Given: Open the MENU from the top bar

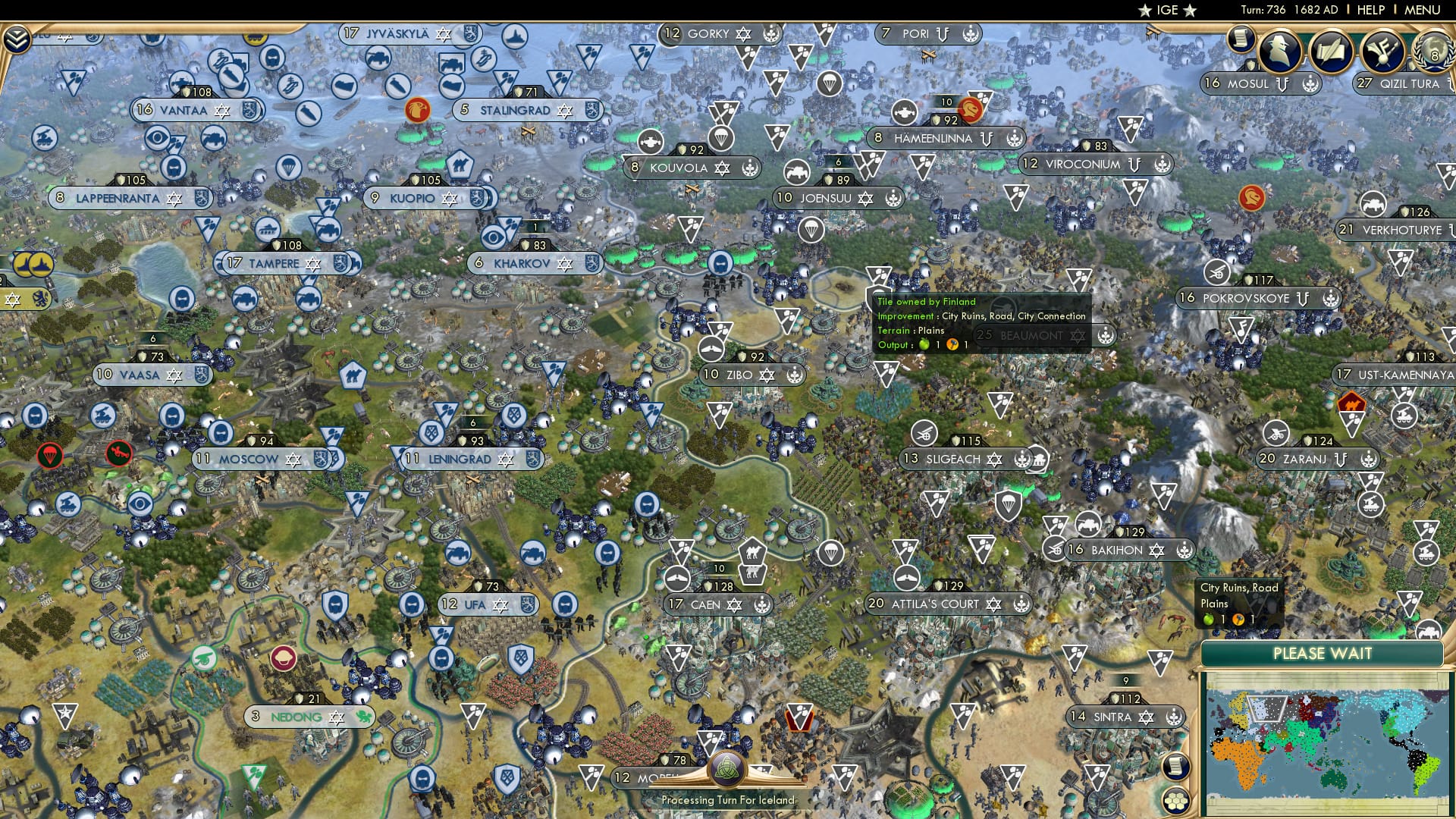Looking at the screenshot, I should [x=1423, y=10].
